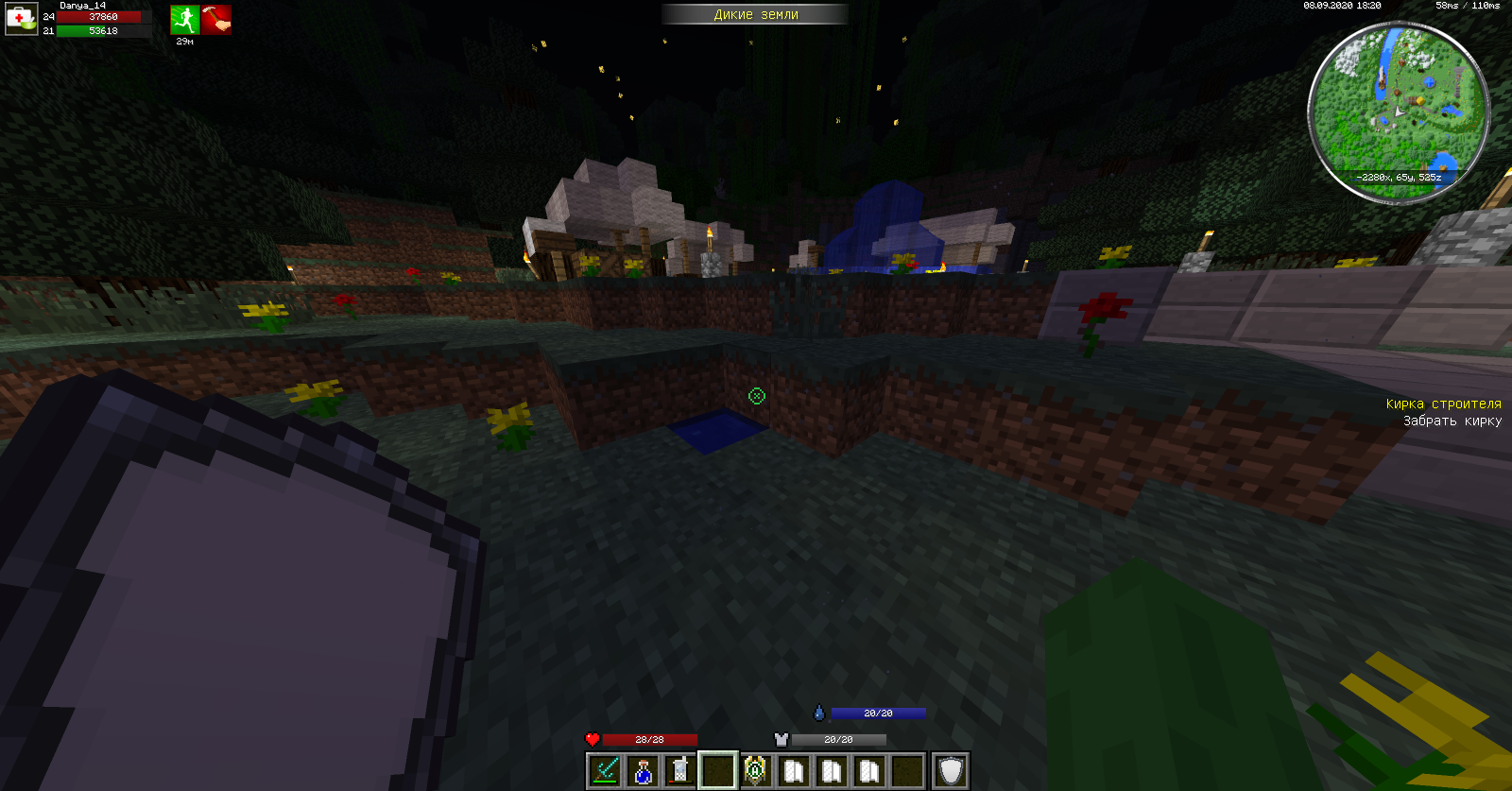Select the green emblem badge slot
The width and height of the screenshot is (1512, 791).
point(755,771)
